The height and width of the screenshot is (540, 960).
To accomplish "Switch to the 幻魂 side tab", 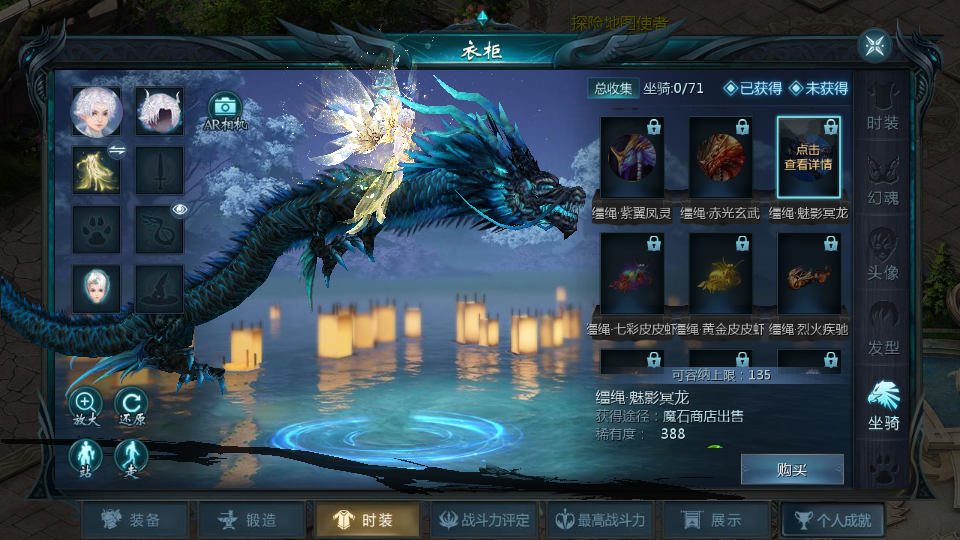I will coord(882,181).
